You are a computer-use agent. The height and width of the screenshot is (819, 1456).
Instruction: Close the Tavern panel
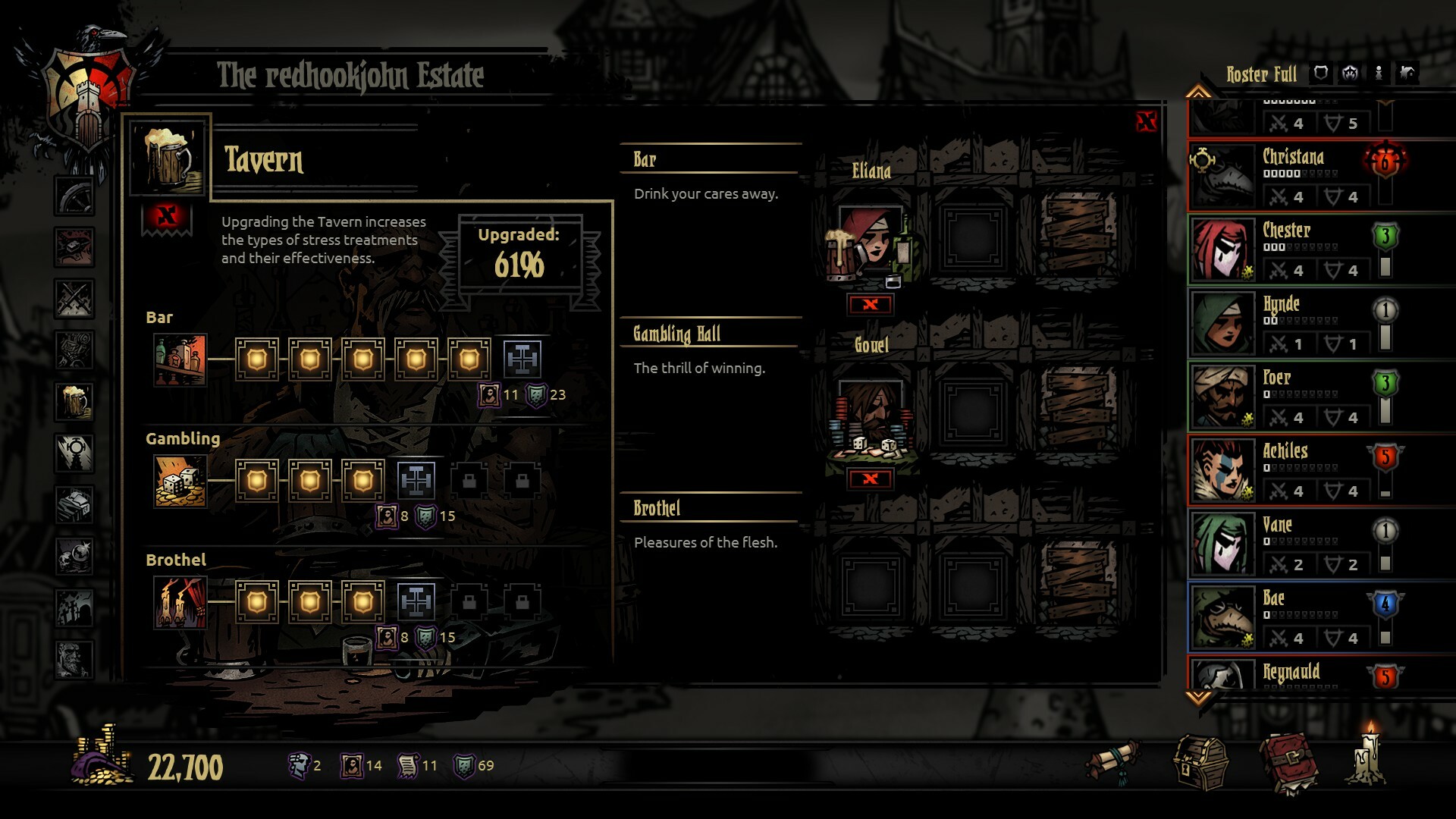(x=1146, y=121)
